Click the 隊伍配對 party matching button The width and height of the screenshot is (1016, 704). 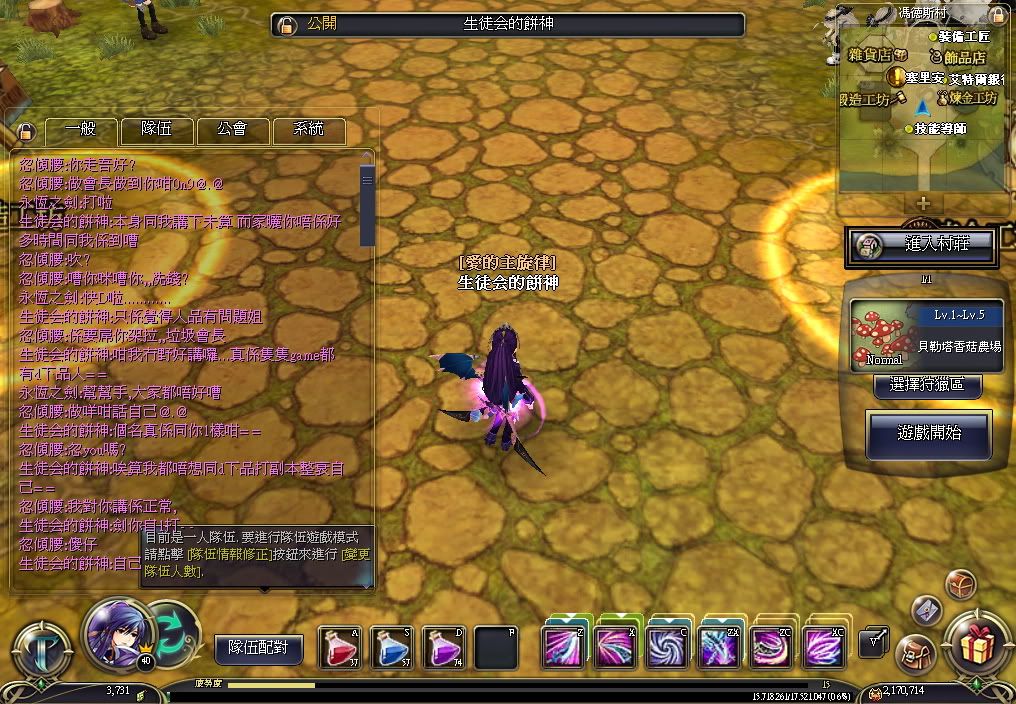258,648
